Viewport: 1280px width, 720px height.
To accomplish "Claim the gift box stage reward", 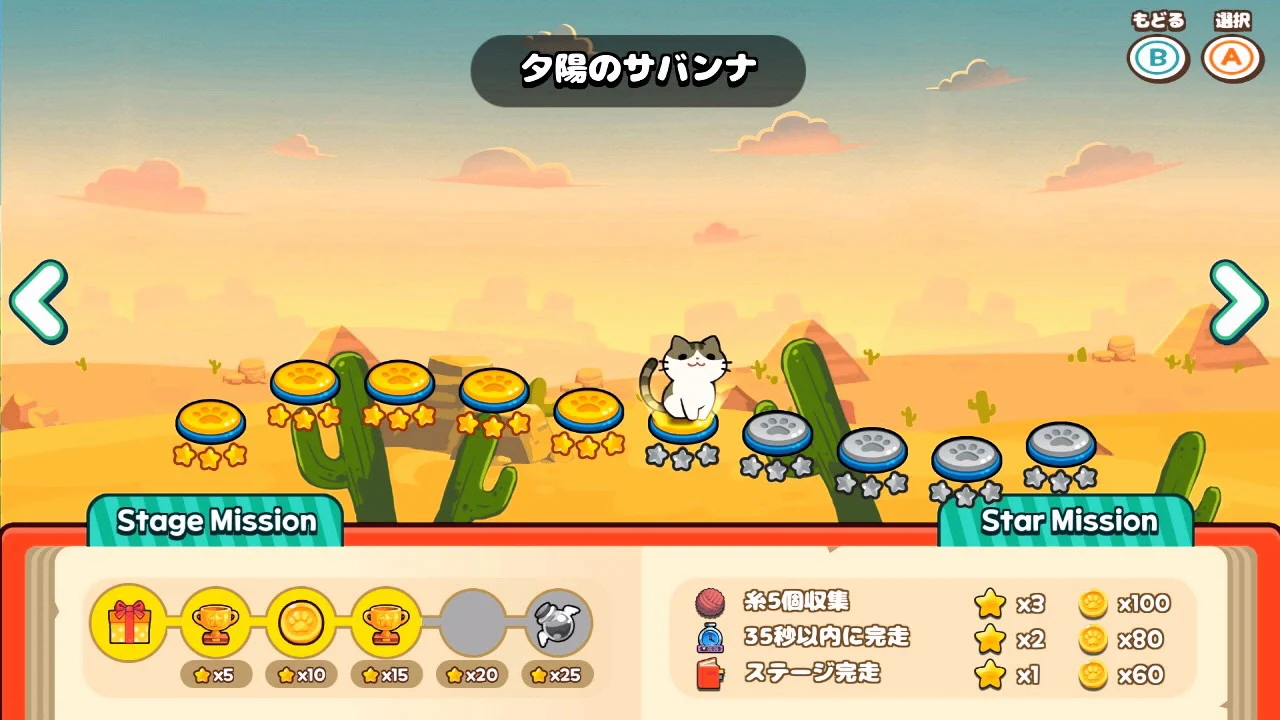I will coord(129,623).
